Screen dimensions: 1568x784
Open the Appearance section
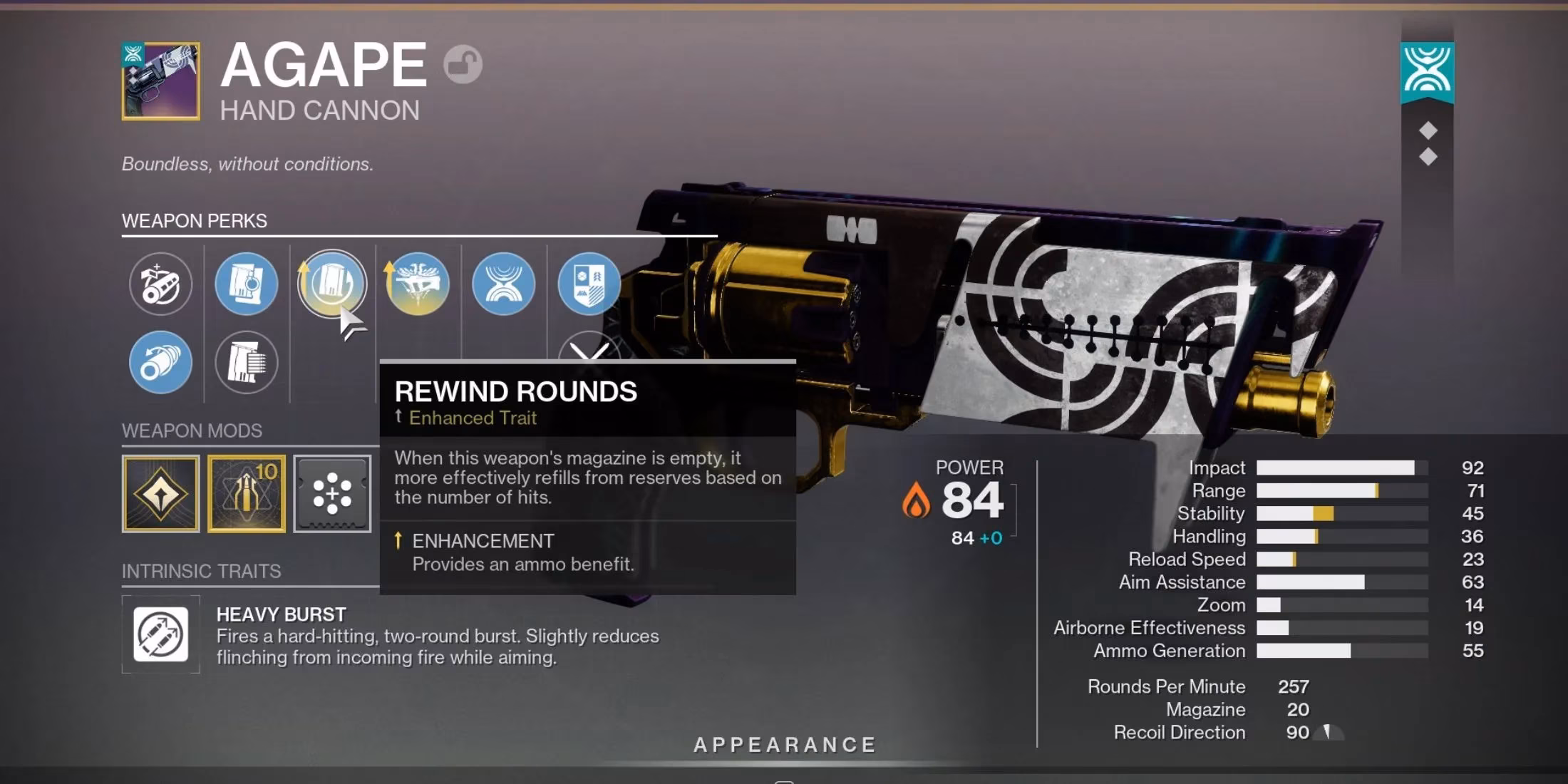(784, 745)
